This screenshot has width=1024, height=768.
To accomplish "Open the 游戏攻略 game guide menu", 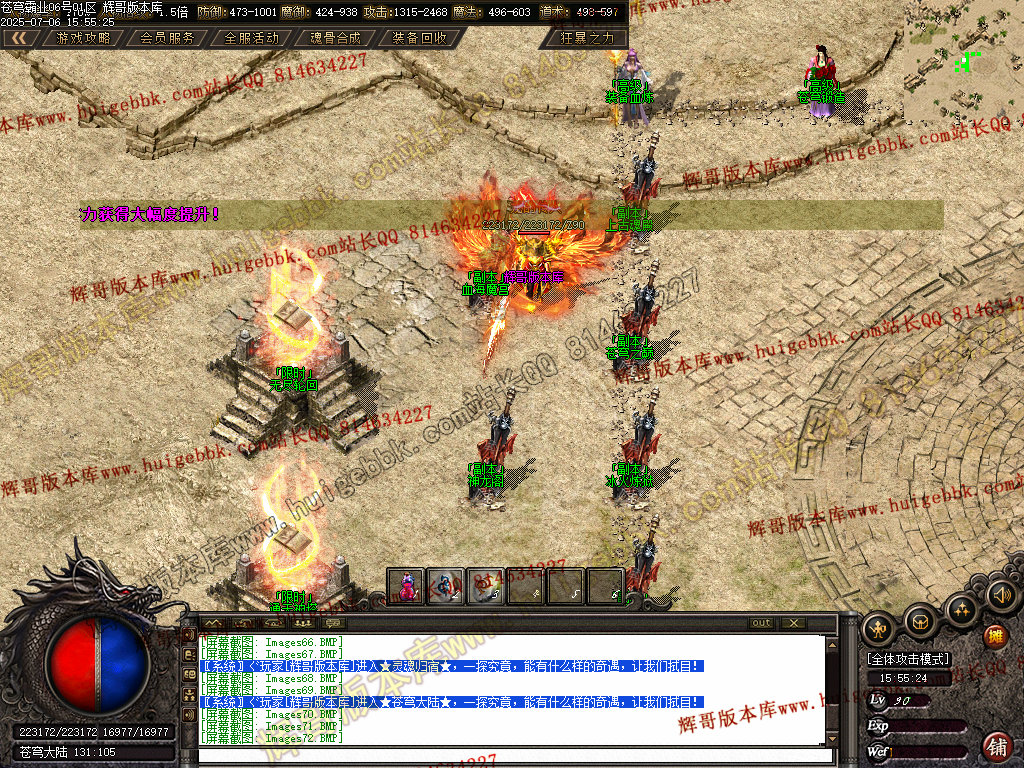I will 84,38.
